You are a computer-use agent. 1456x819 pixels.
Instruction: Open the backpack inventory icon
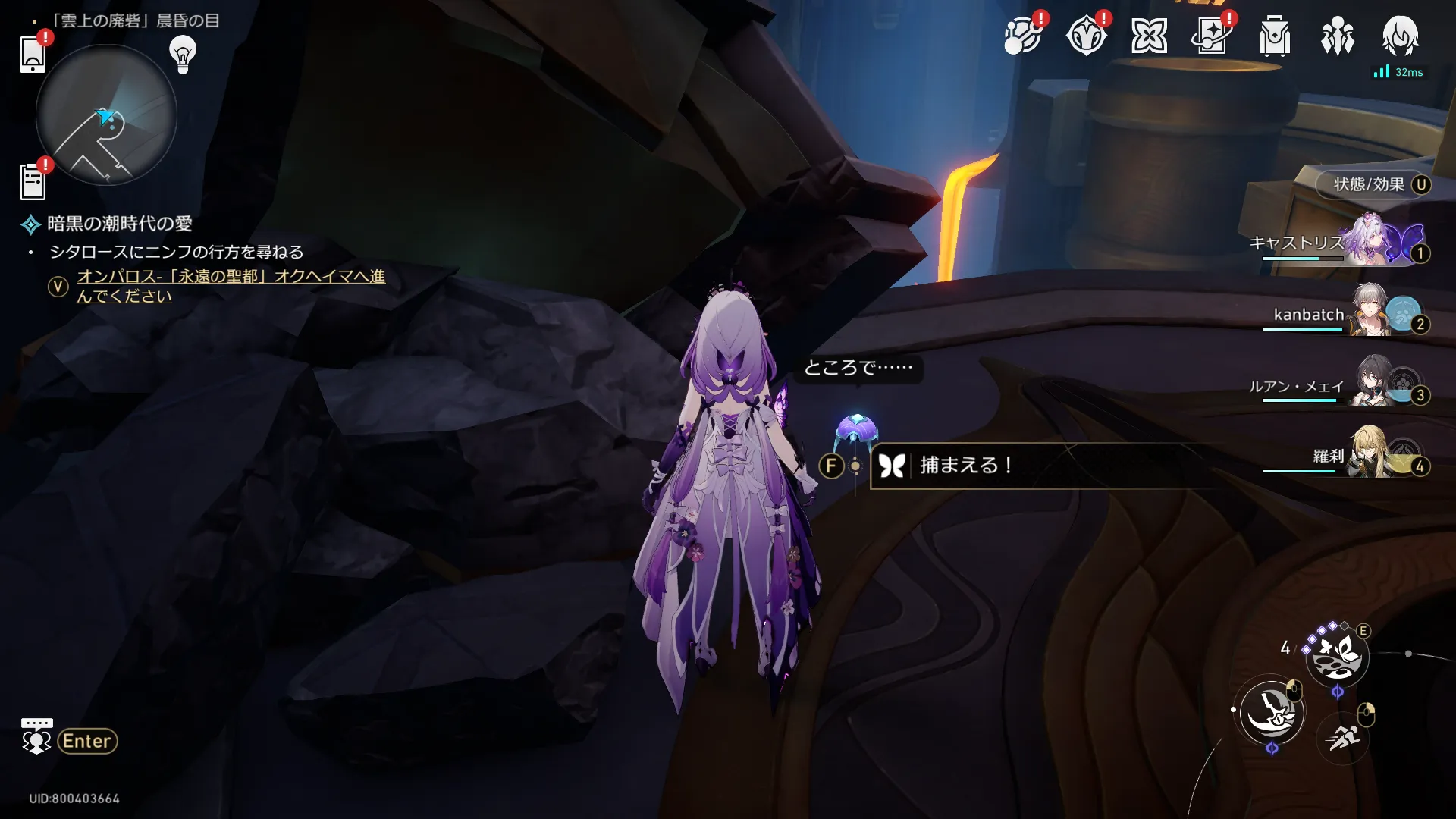pyautogui.click(x=1274, y=36)
